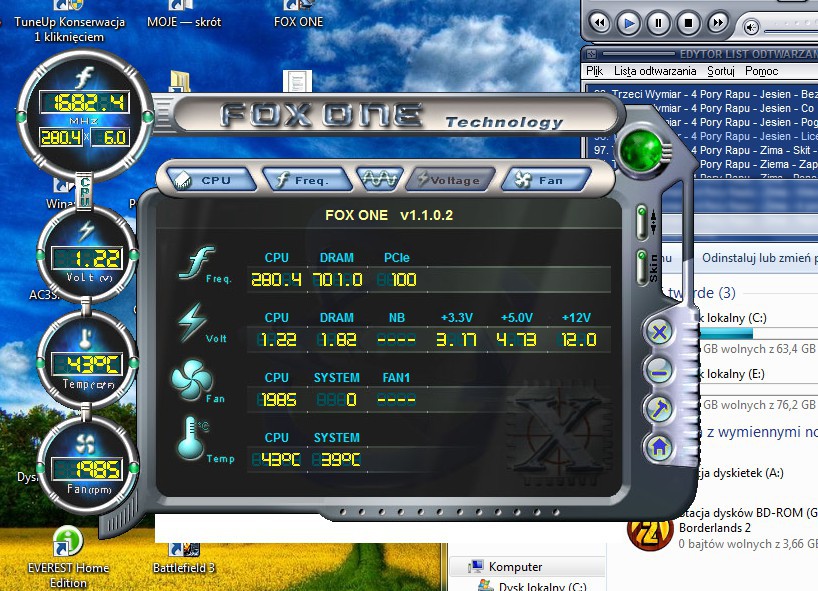Click the Volt gauge dial
The height and width of the screenshot is (591, 818).
pos(85,256)
